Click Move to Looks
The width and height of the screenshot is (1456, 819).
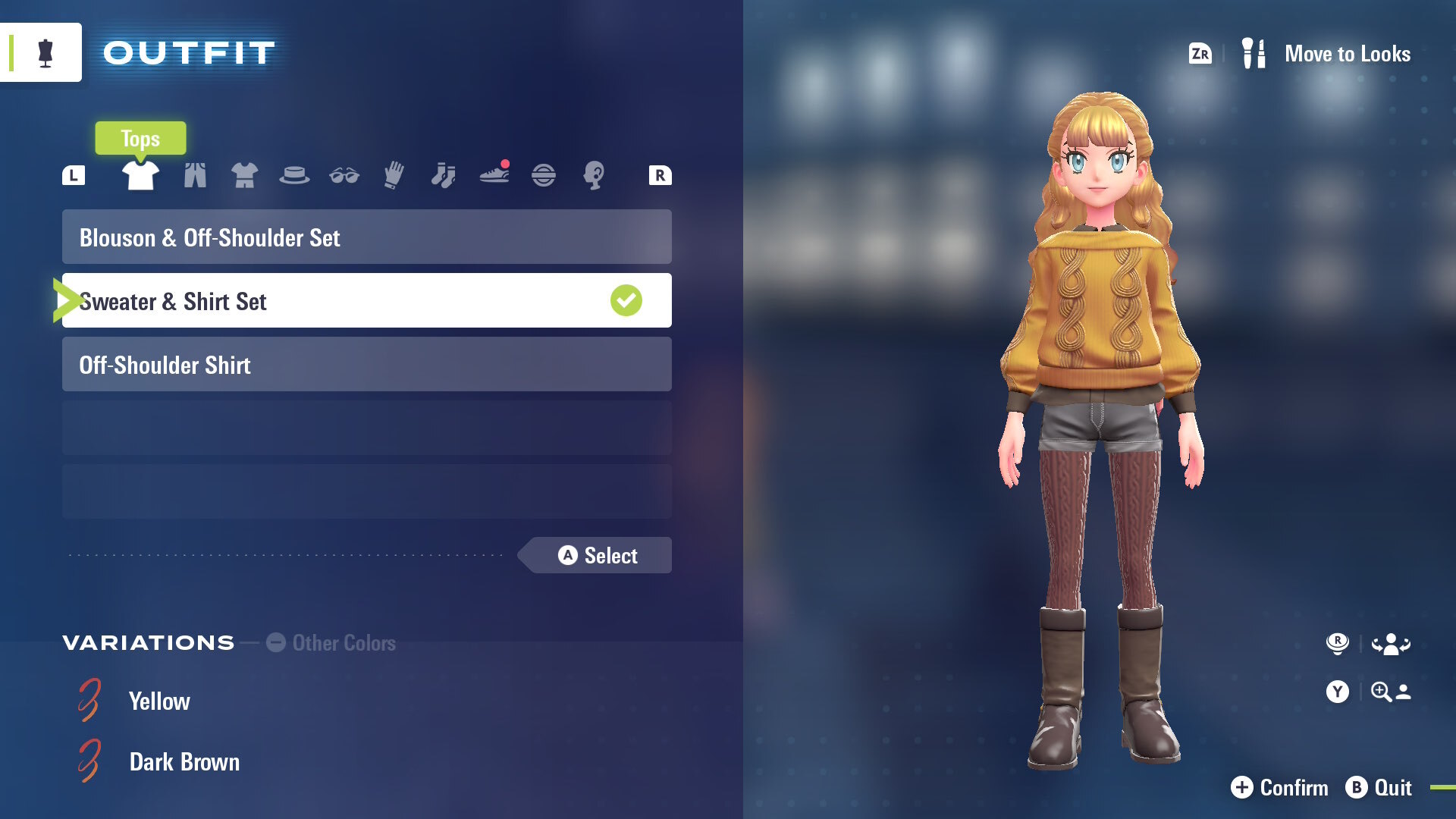pyautogui.click(x=1346, y=54)
